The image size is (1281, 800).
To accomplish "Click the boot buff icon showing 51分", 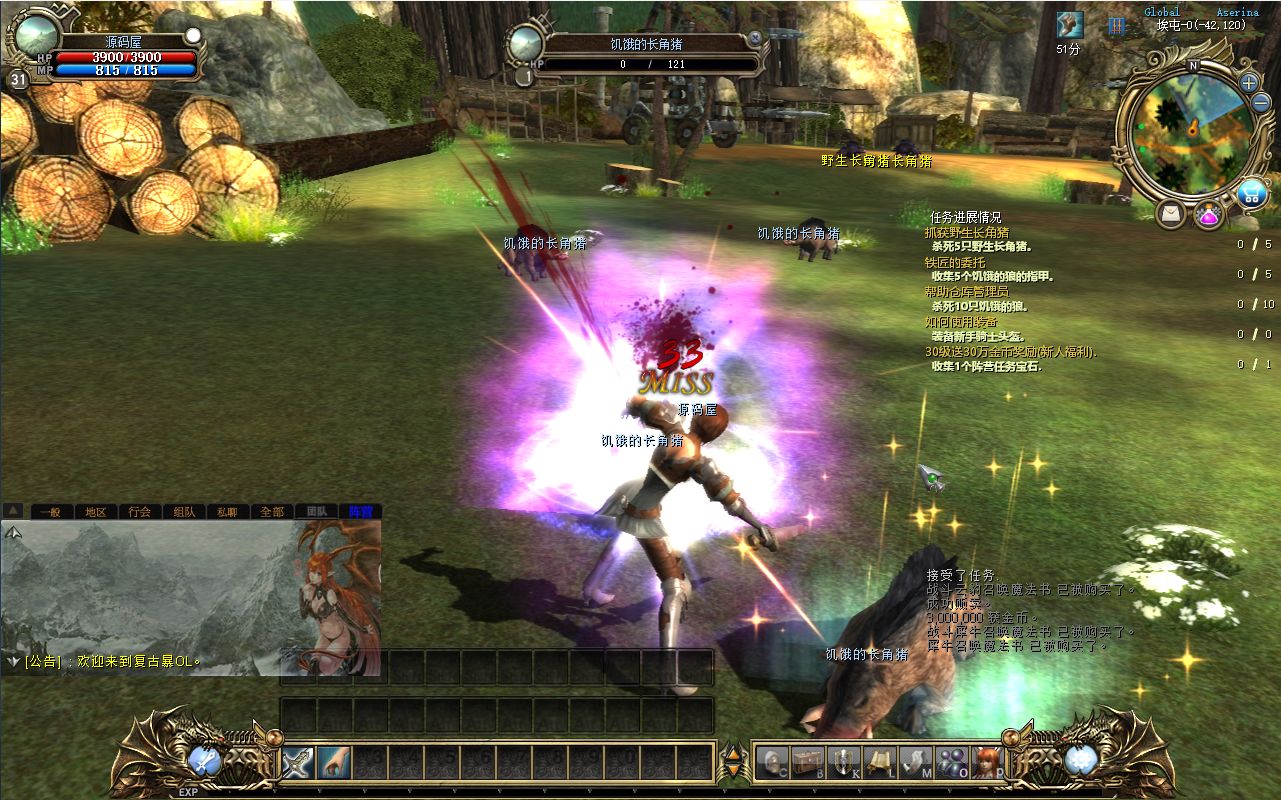I will click(1069, 26).
